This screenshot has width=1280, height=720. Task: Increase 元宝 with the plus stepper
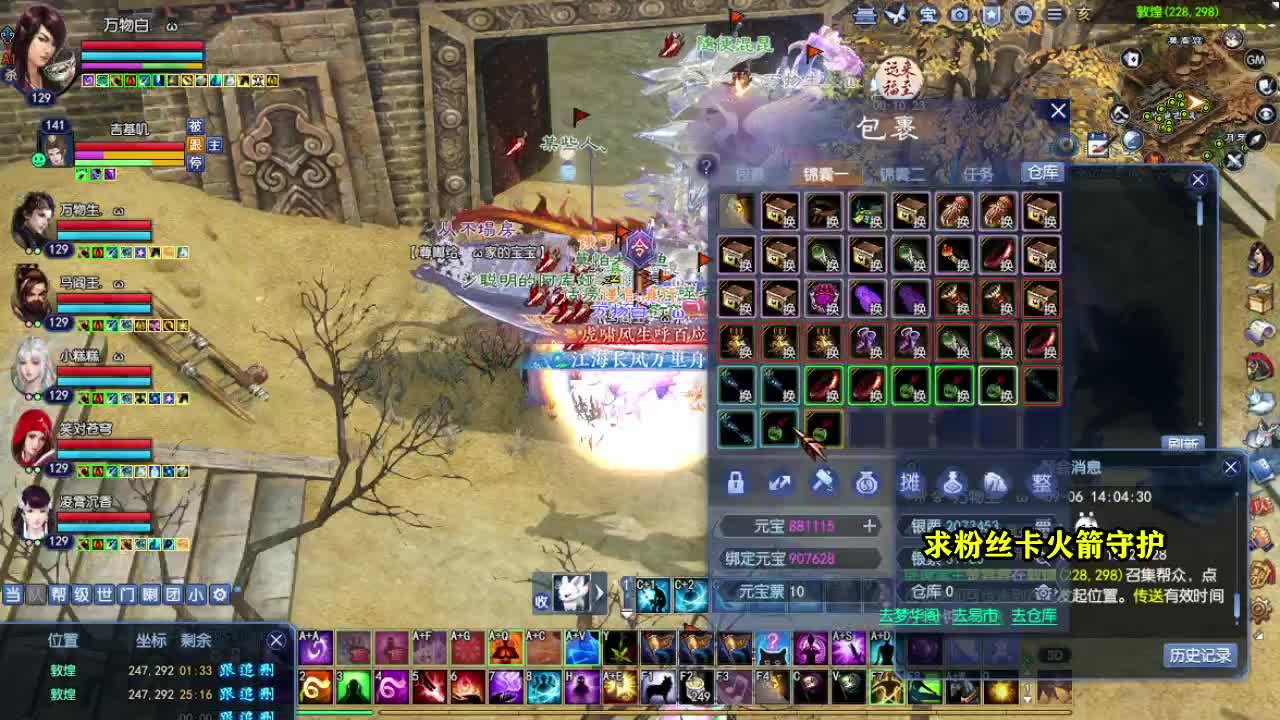[868, 526]
